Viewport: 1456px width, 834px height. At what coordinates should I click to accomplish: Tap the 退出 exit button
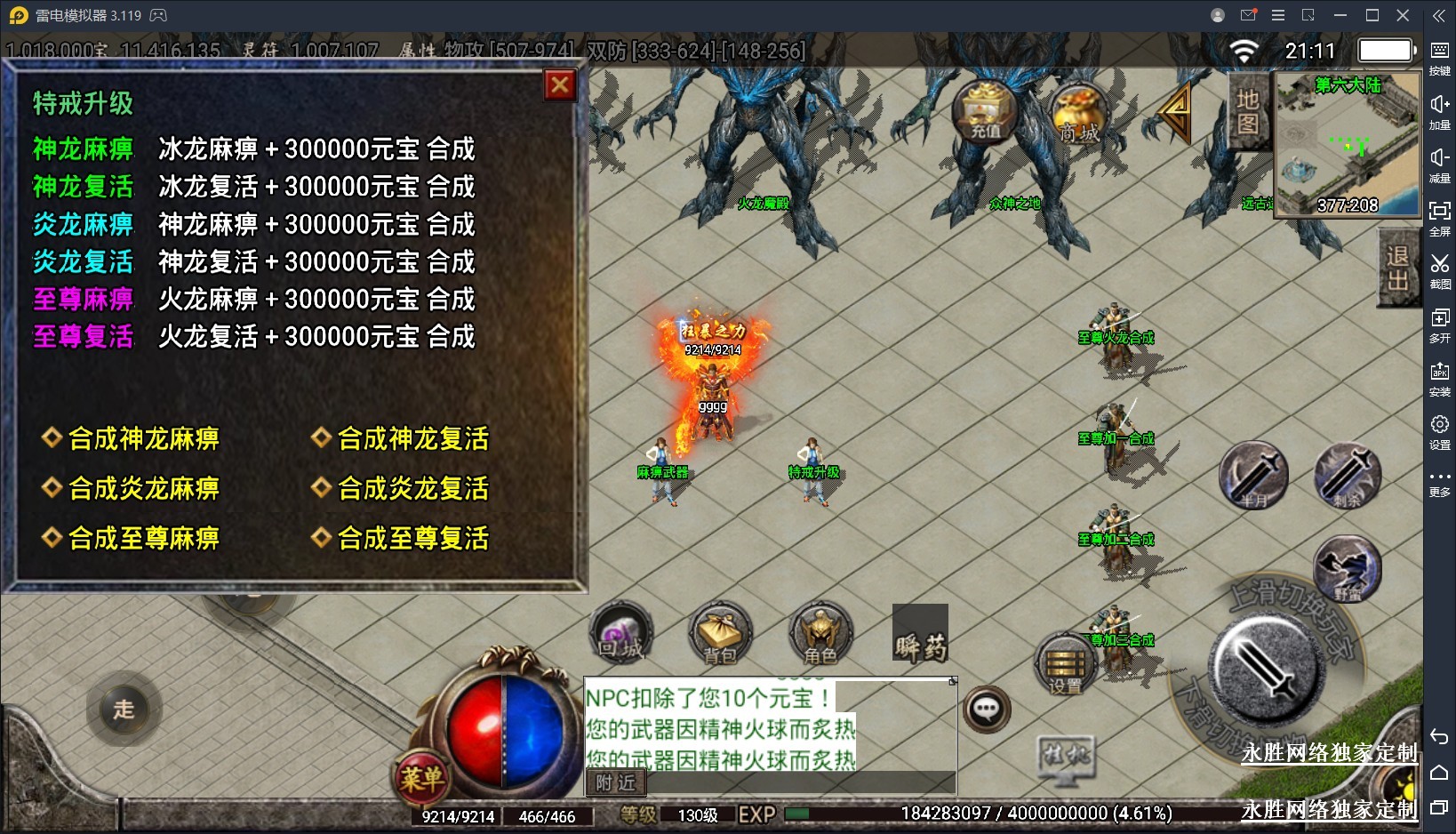[x=1397, y=268]
